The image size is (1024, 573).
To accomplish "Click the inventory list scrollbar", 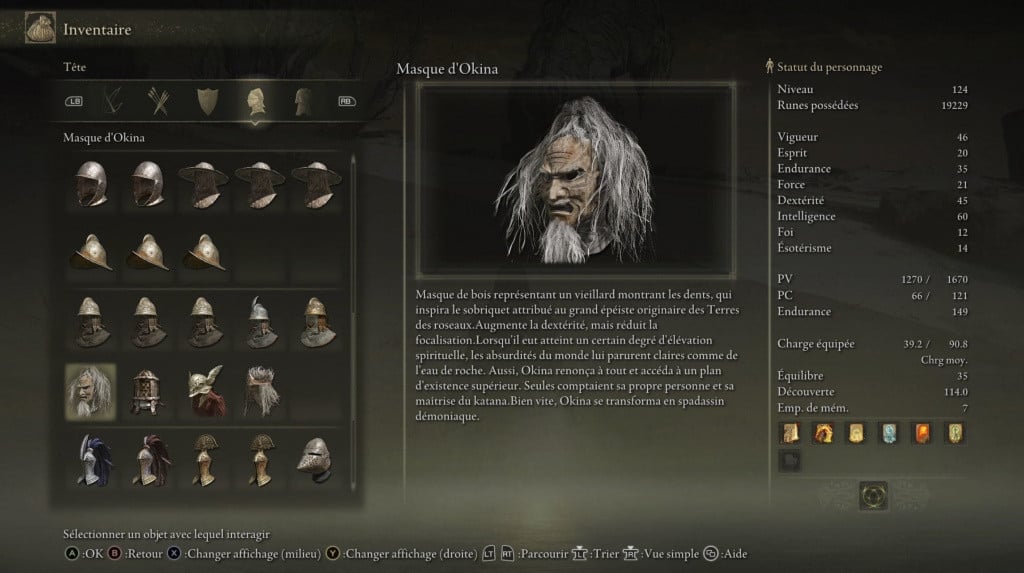I will click(x=352, y=250).
